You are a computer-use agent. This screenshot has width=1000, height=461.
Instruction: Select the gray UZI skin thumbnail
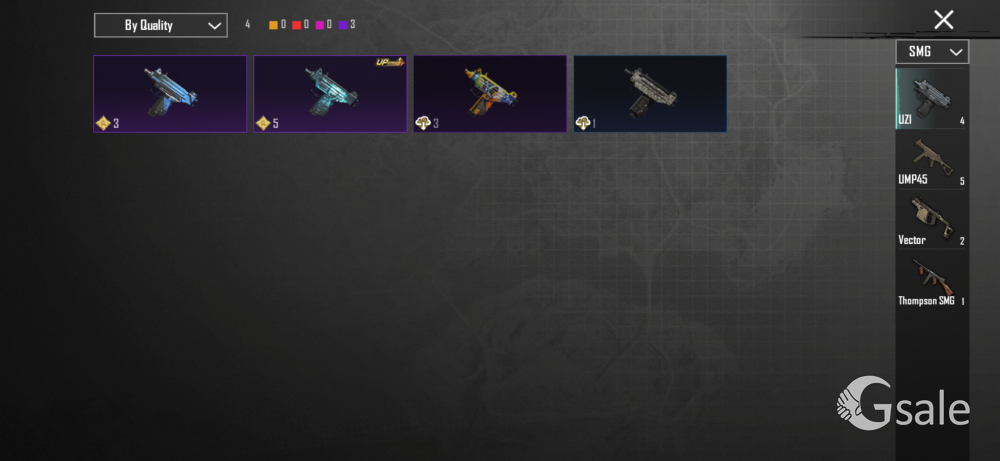click(650, 94)
